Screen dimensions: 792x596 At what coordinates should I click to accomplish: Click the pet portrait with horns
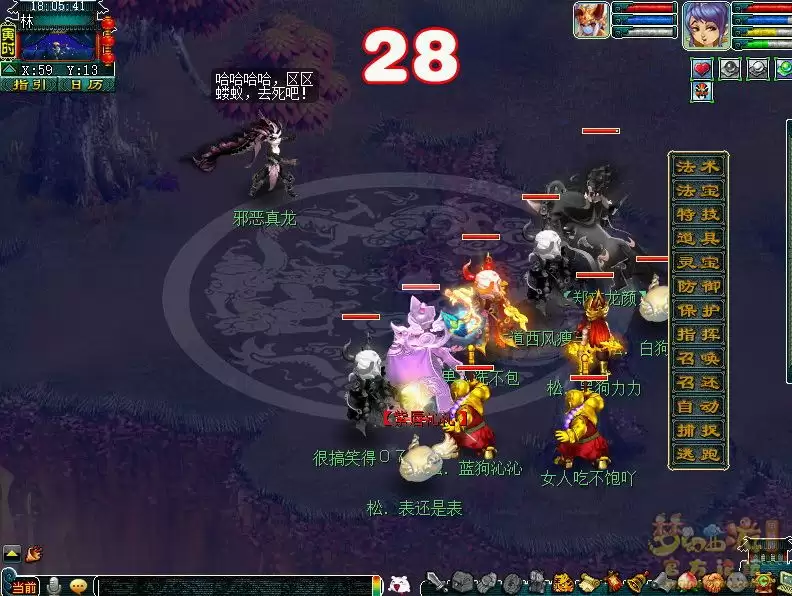point(590,20)
